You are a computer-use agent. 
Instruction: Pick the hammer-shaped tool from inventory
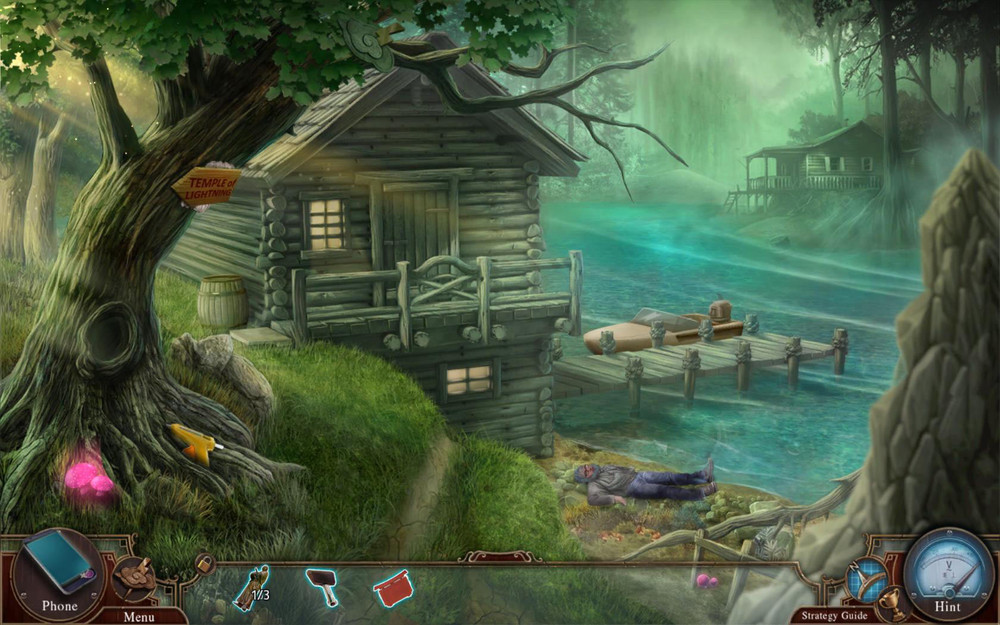click(x=322, y=586)
